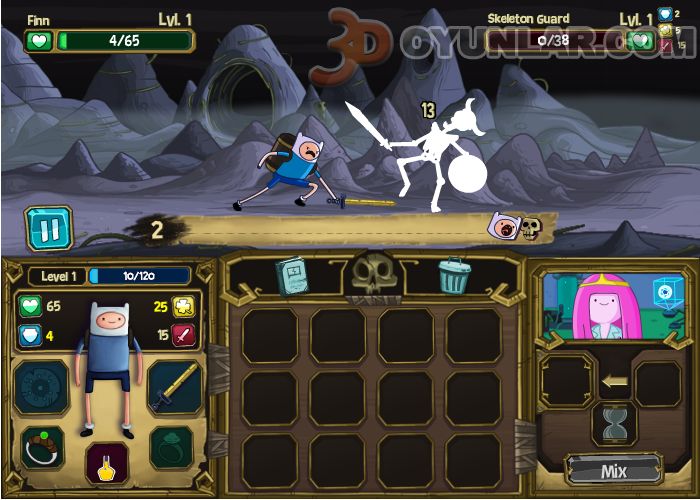Click the hourglass slot in the mixer
Viewport: 700px width, 500px height.
click(x=614, y=424)
